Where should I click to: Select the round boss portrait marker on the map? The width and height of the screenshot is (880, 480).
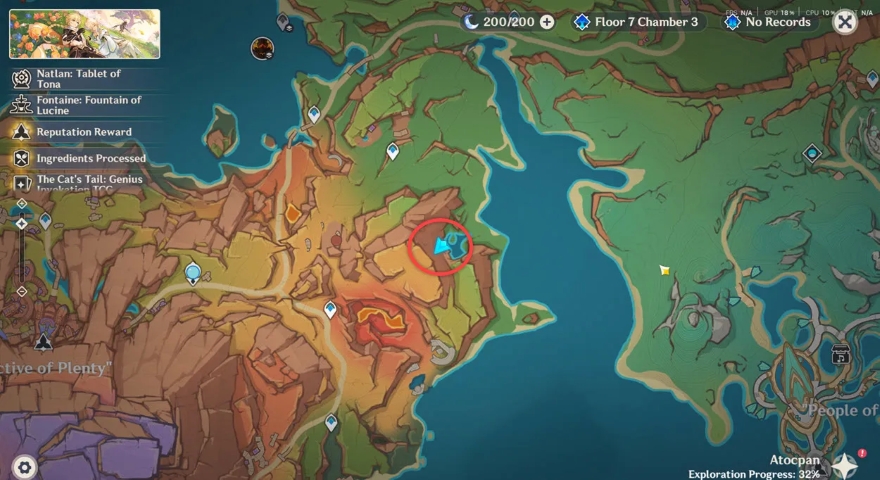tap(263, 48)
